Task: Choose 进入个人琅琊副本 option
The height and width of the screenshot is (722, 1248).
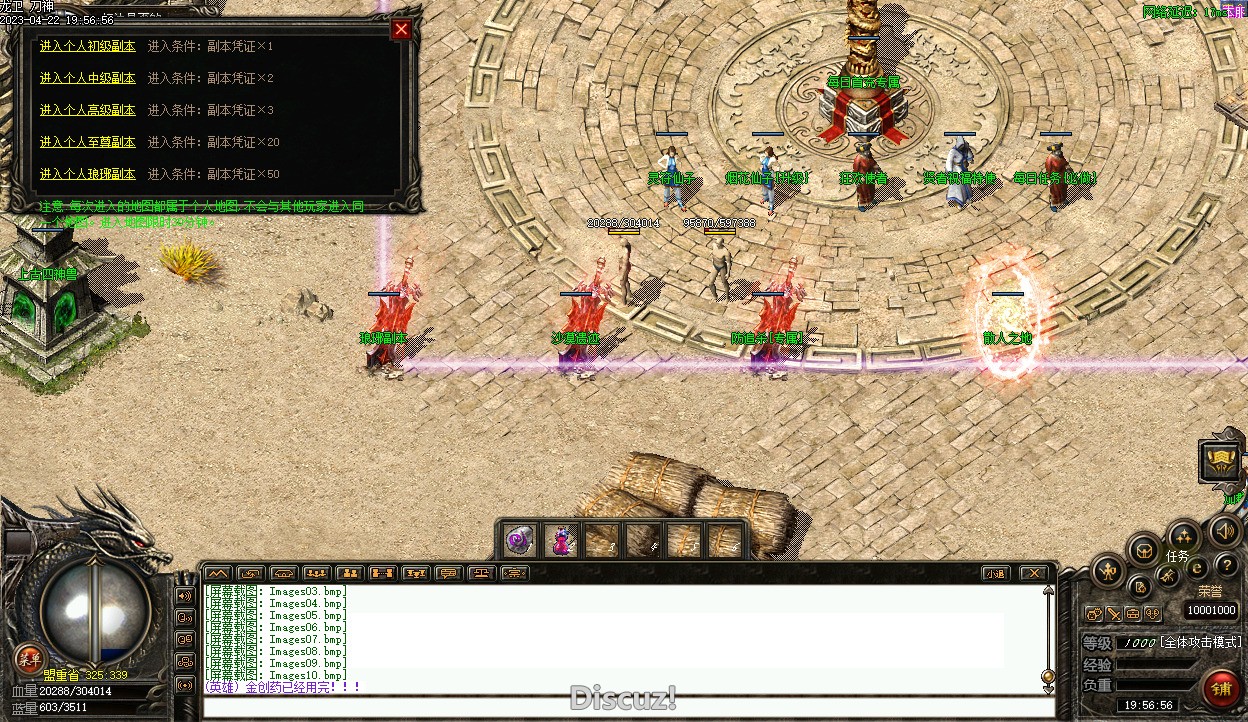Action: coord(87,174)
